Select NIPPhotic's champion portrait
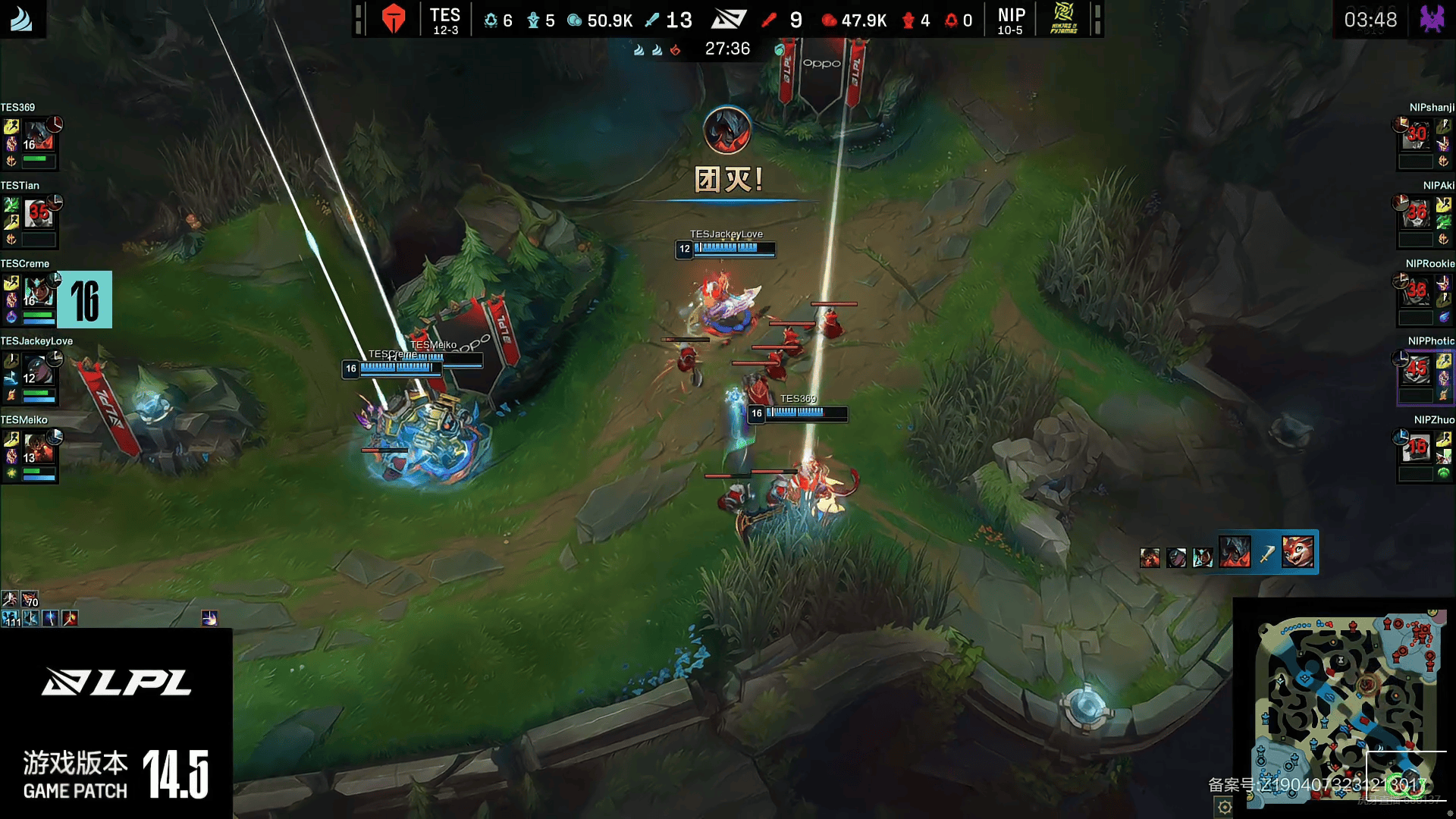Screen dimensions: 1456x819 point(1416,370)
